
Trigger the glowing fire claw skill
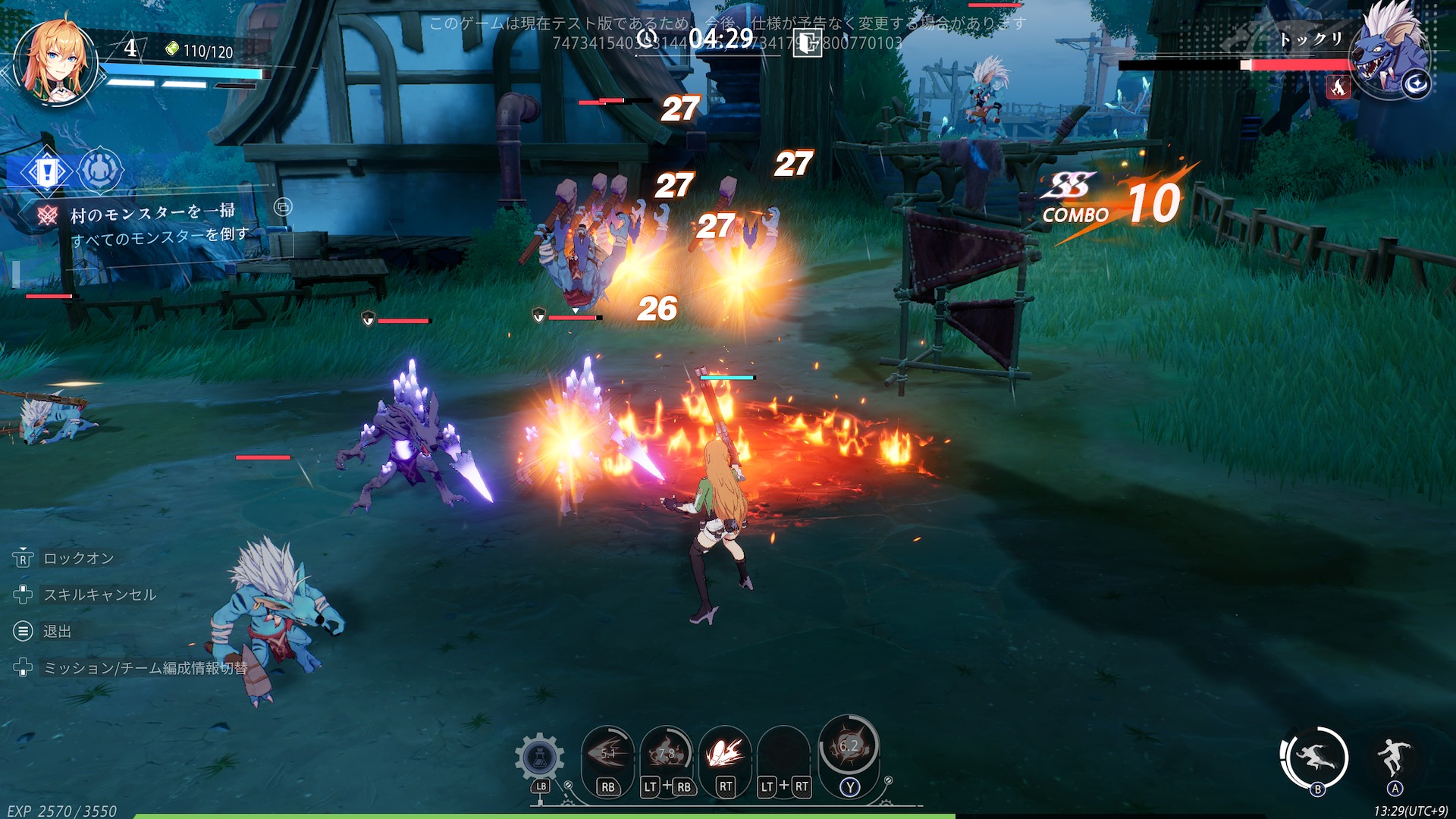pyautogui.click(x=725, y=753)
